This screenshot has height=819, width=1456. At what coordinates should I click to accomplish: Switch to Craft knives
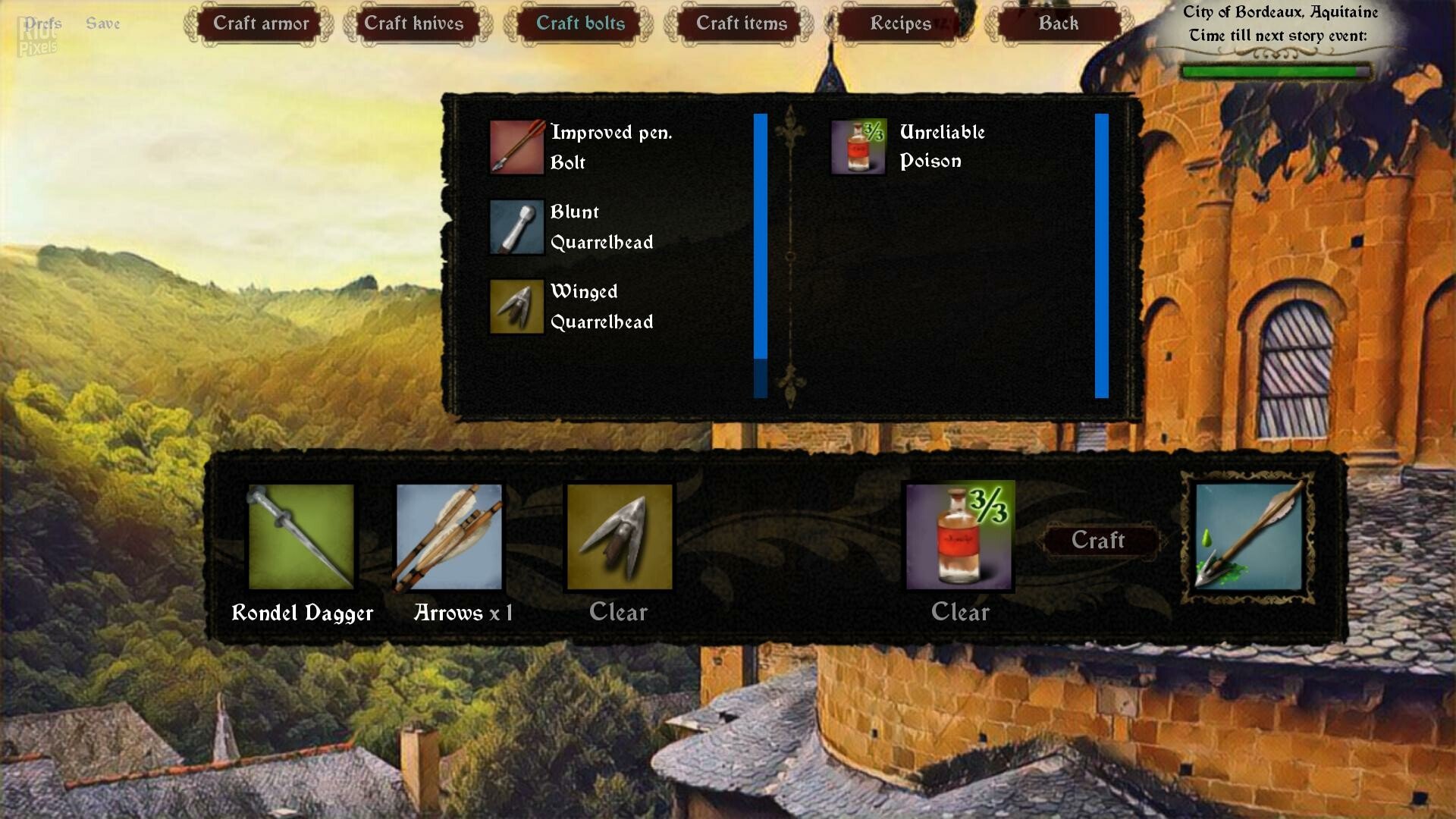413,24
